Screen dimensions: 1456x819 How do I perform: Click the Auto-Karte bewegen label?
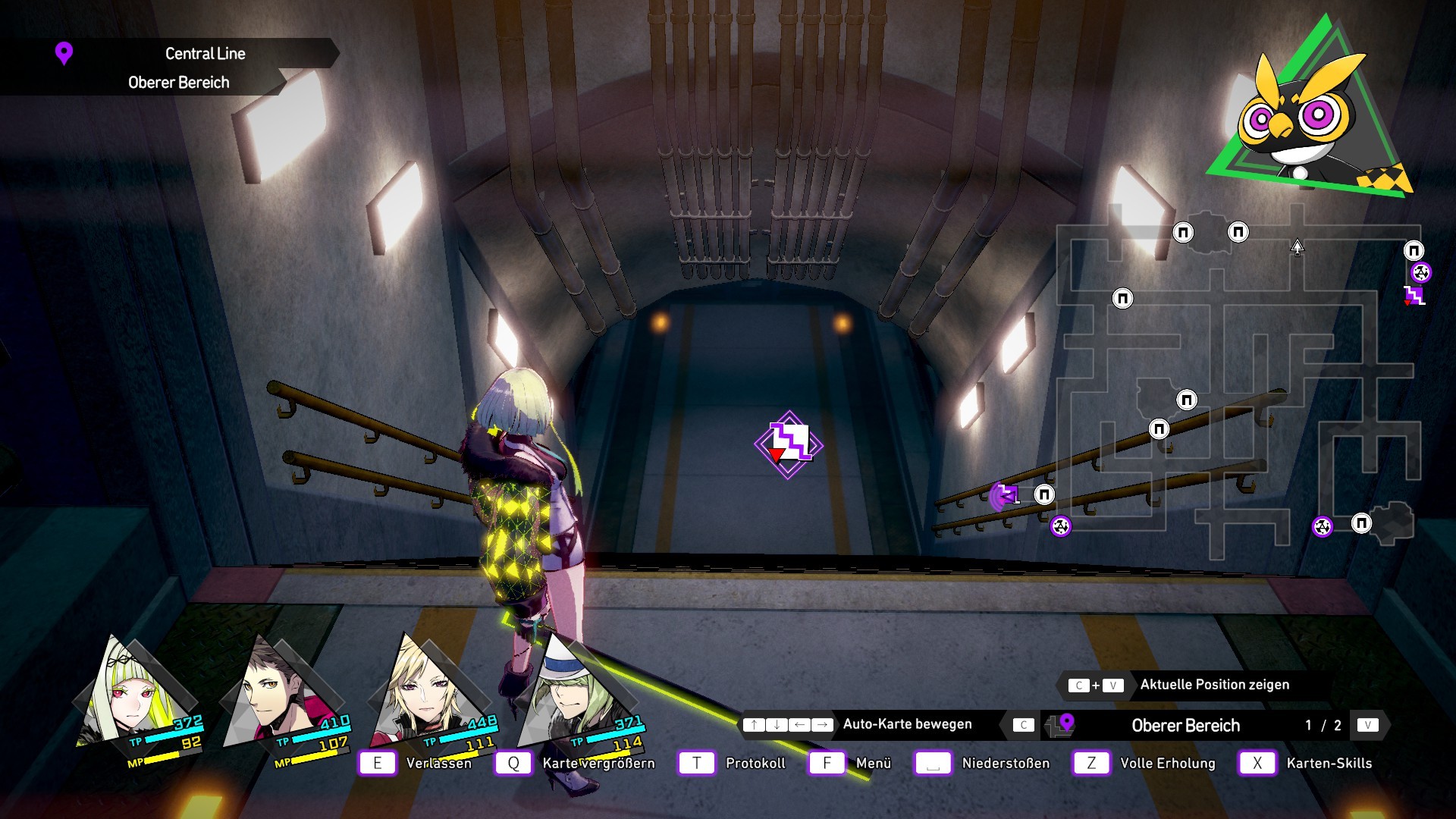tap(907, 724)
